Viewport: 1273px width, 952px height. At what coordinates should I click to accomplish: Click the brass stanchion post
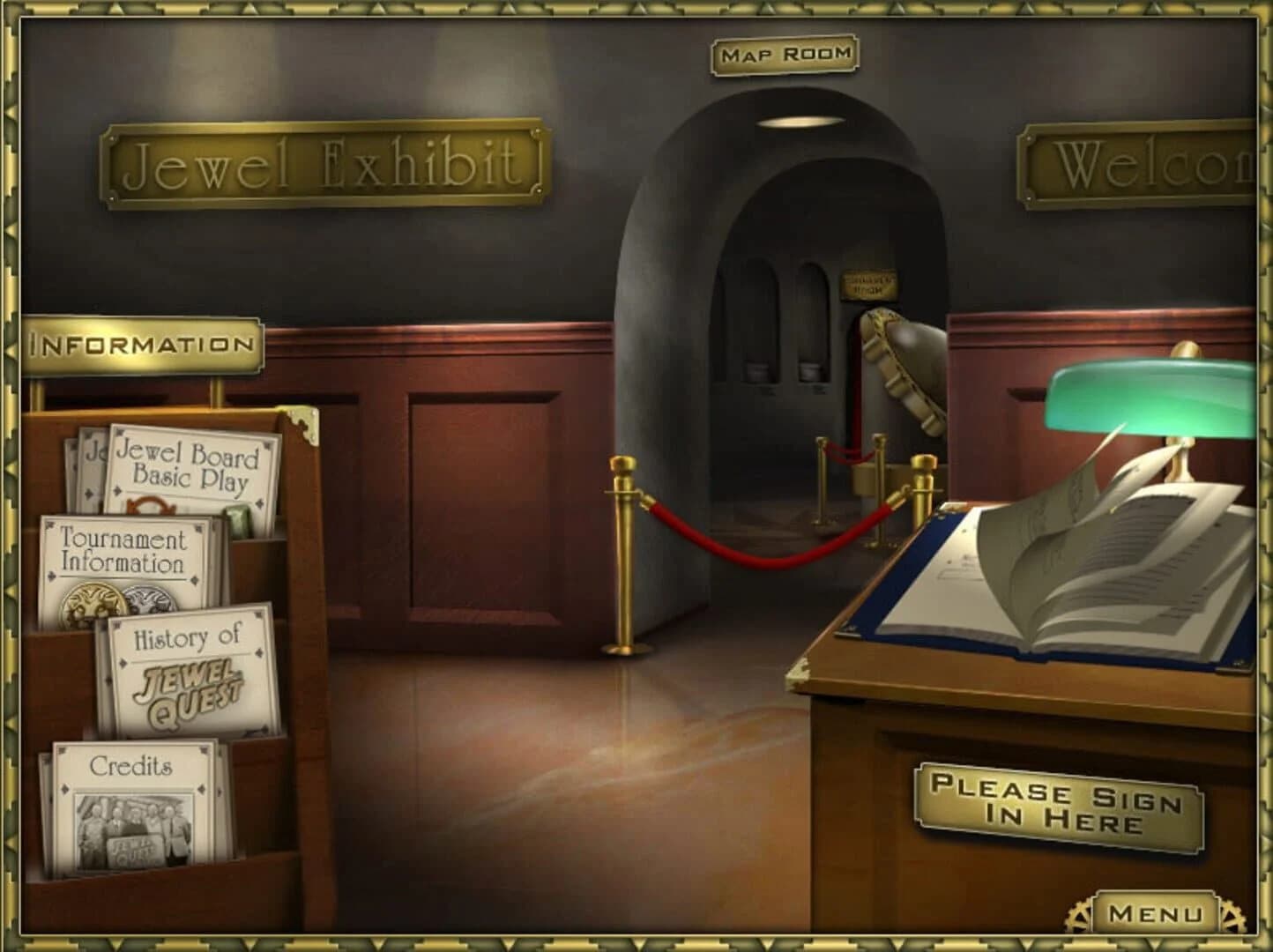pos(622,547)
